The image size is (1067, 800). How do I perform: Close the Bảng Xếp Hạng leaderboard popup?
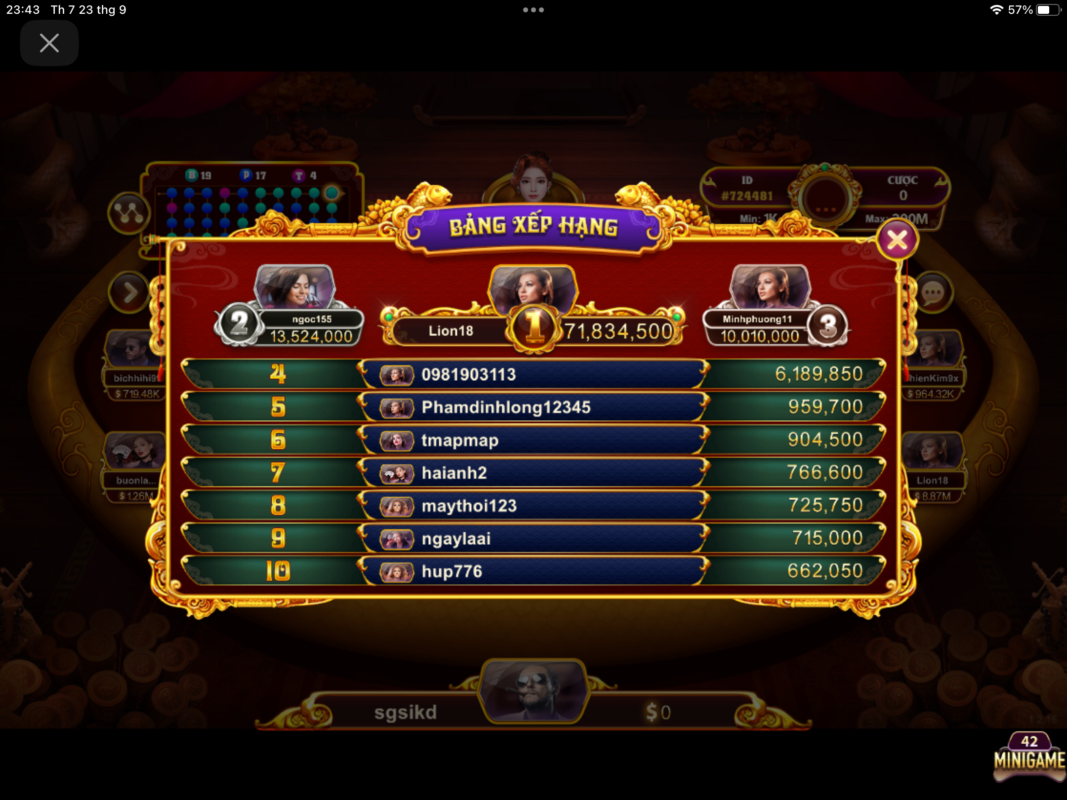point(897,240)
